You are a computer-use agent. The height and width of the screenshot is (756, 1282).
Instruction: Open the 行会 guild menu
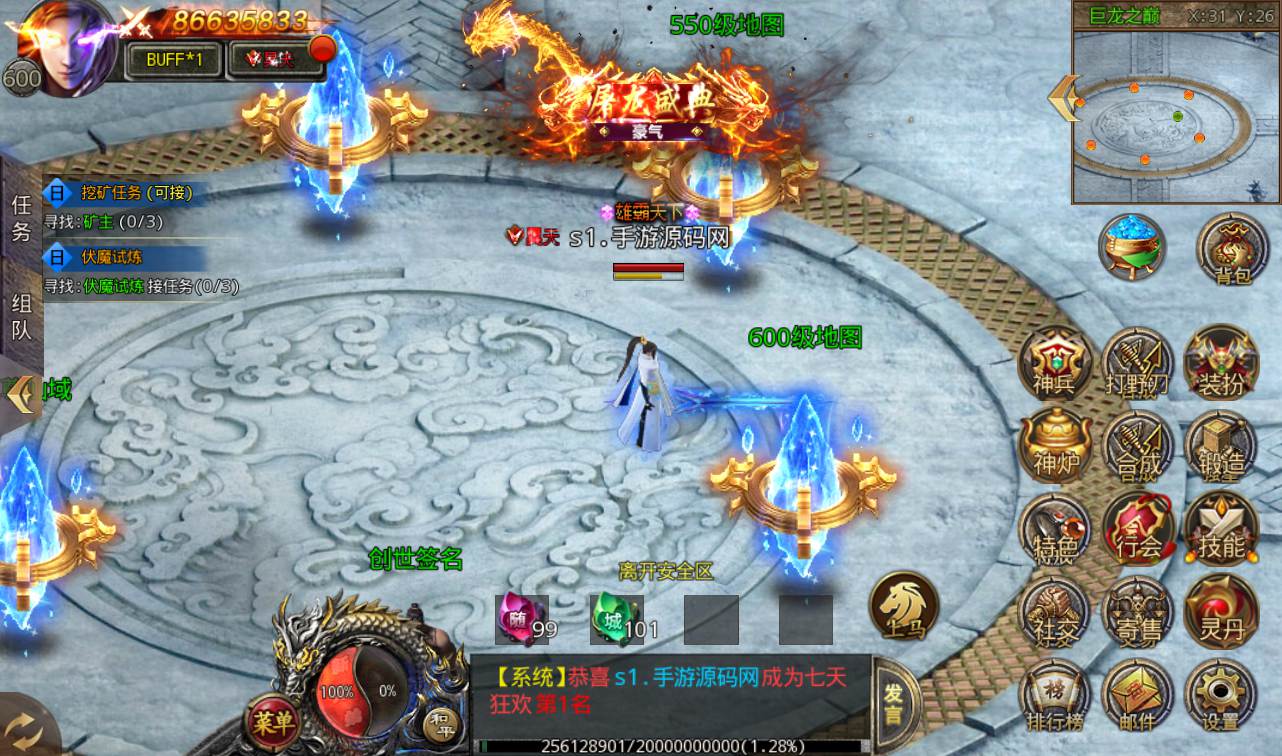(1138, 528)
